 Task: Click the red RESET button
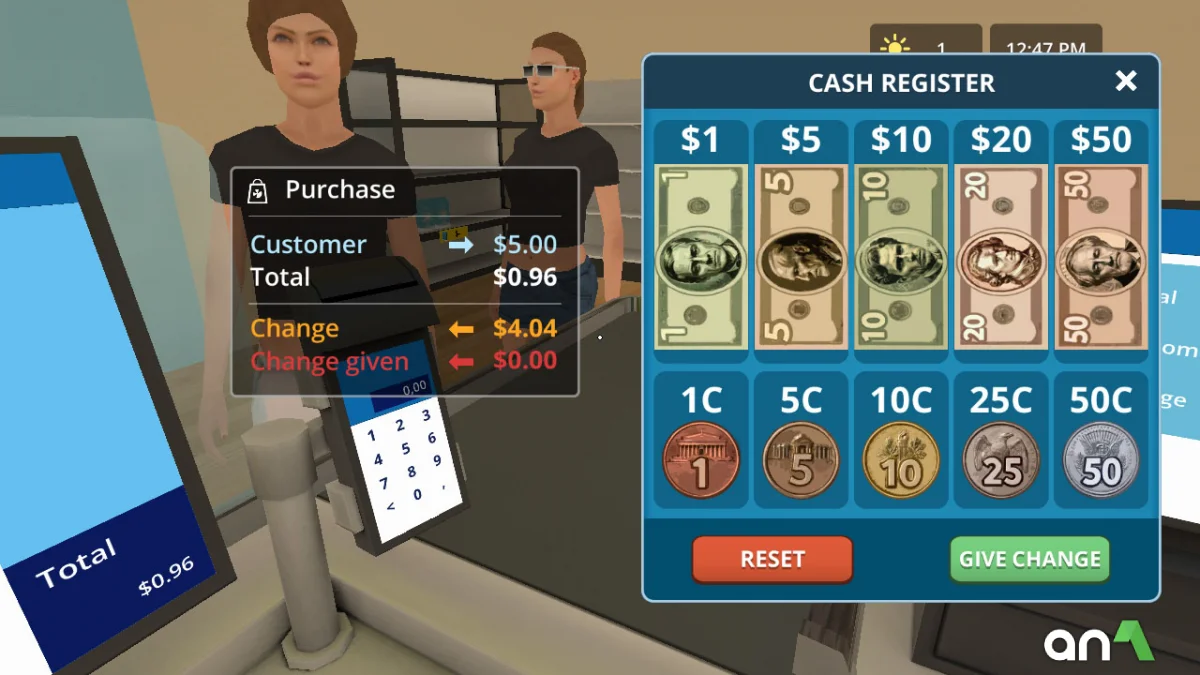[x=772, y=559]
